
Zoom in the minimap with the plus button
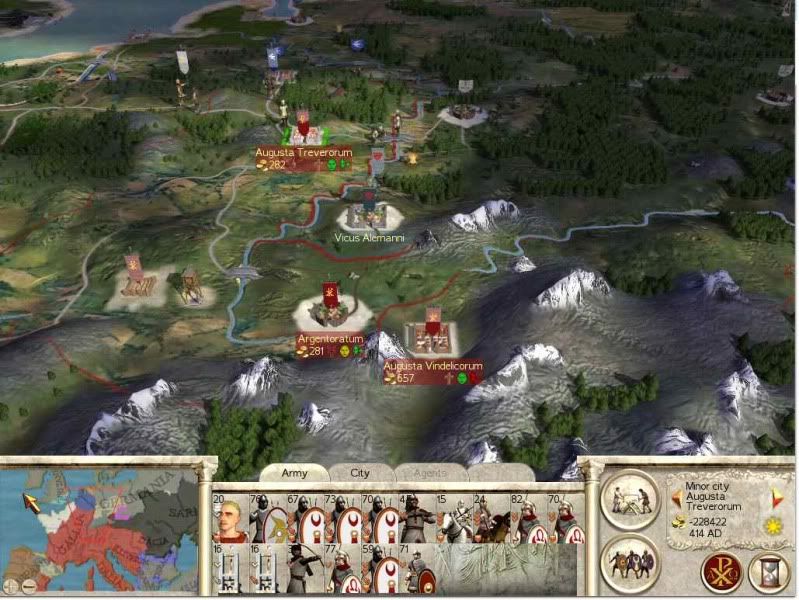[x=10, y=586]
